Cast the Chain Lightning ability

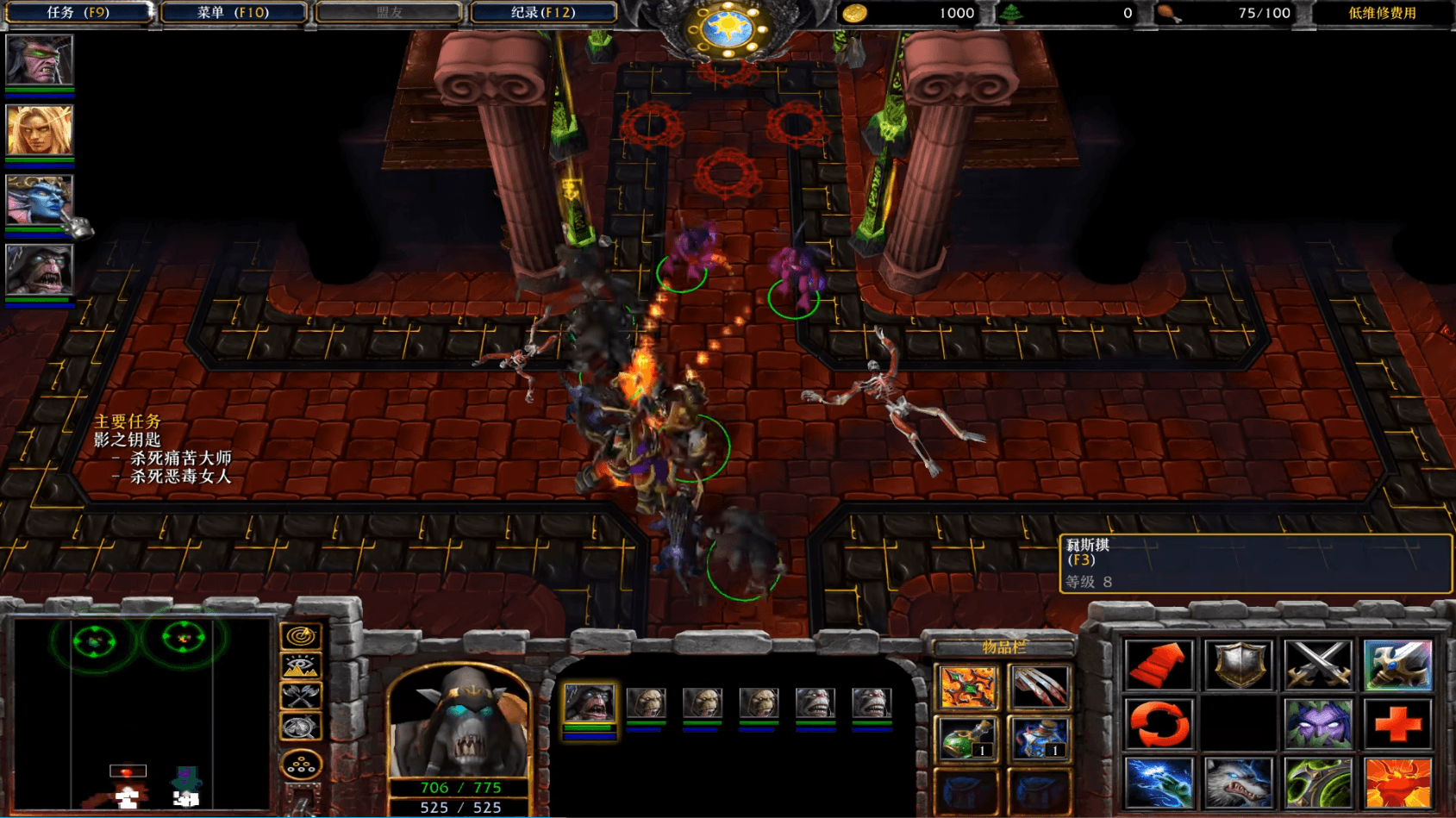(1159, 780)
